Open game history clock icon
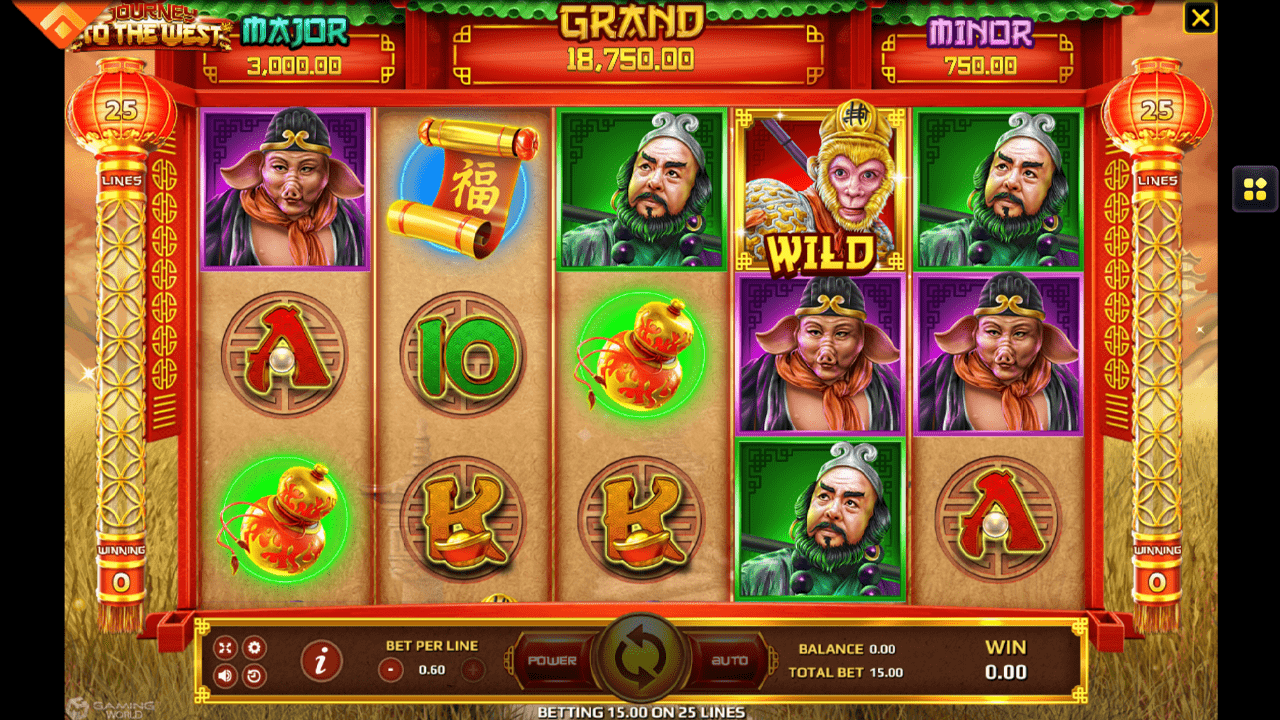Screen dimensions: 1280x720 [254, 675]
